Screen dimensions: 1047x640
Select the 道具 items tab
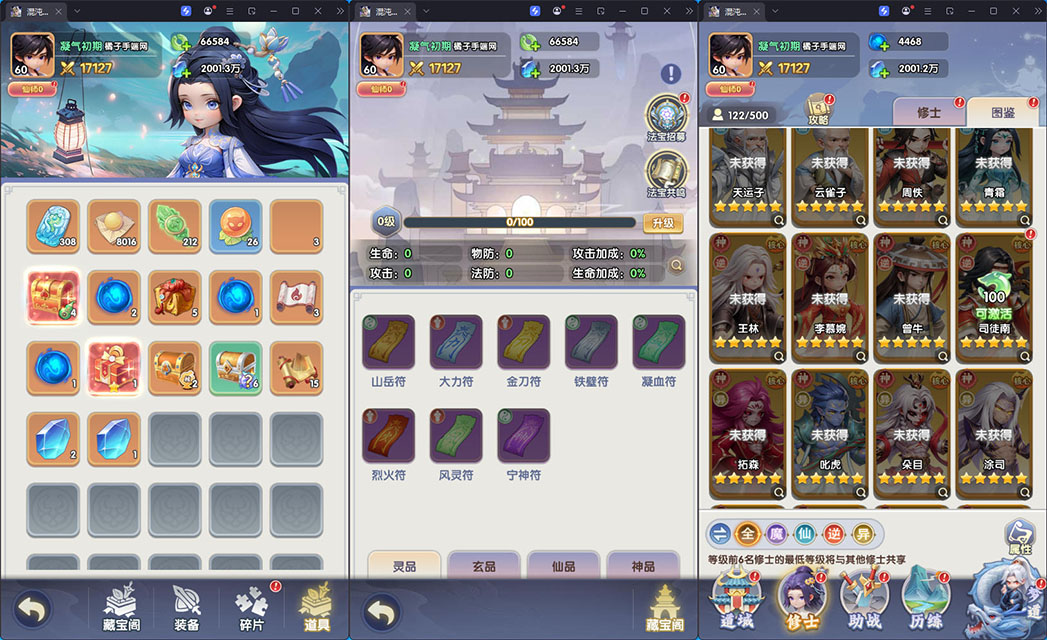[316, 607]
